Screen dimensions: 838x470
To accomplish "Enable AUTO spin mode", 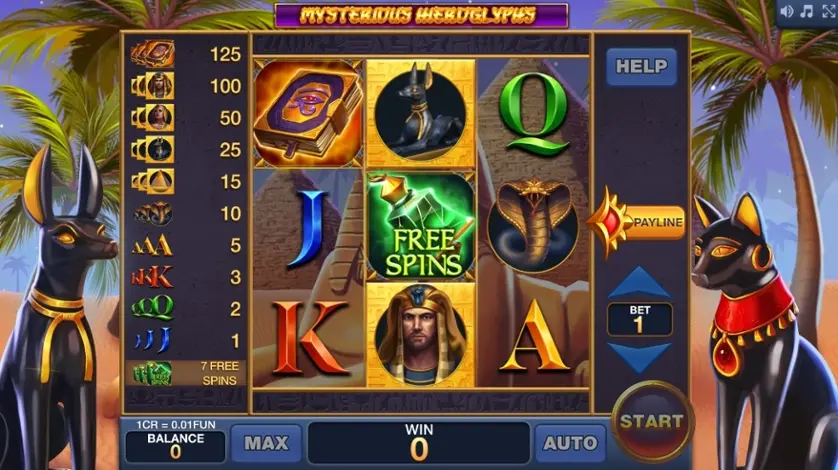I will 570,443.
